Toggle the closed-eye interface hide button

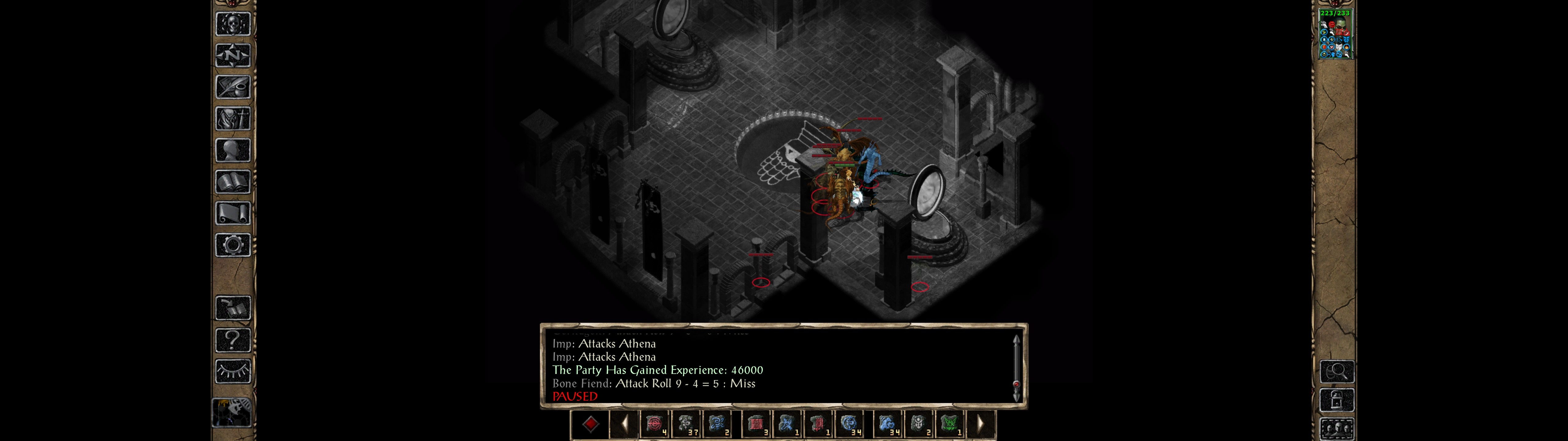point(232,371)
